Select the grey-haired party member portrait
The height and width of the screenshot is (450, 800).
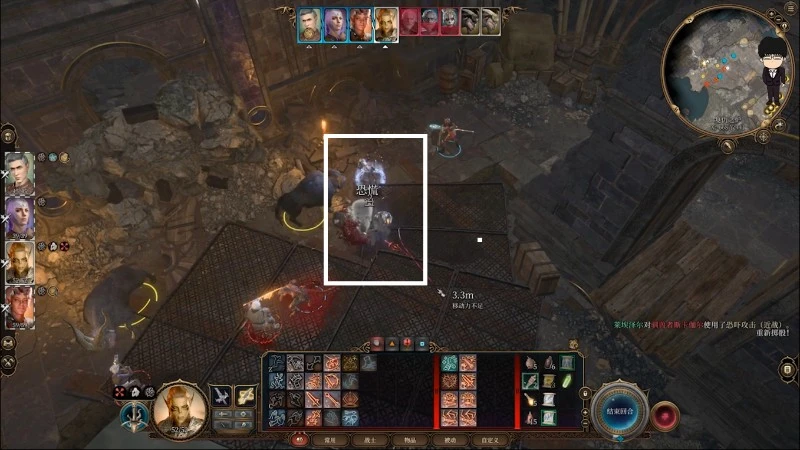pos(20,170)
